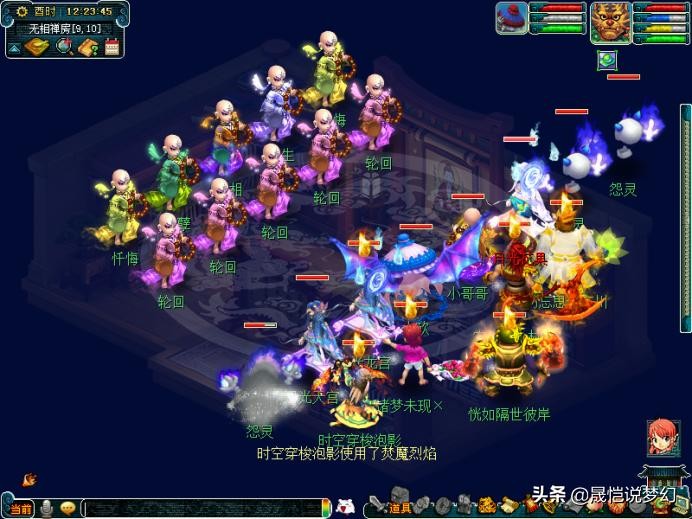
Task: Click the magnifier globe map search icon
Action: tap(64, 47)
